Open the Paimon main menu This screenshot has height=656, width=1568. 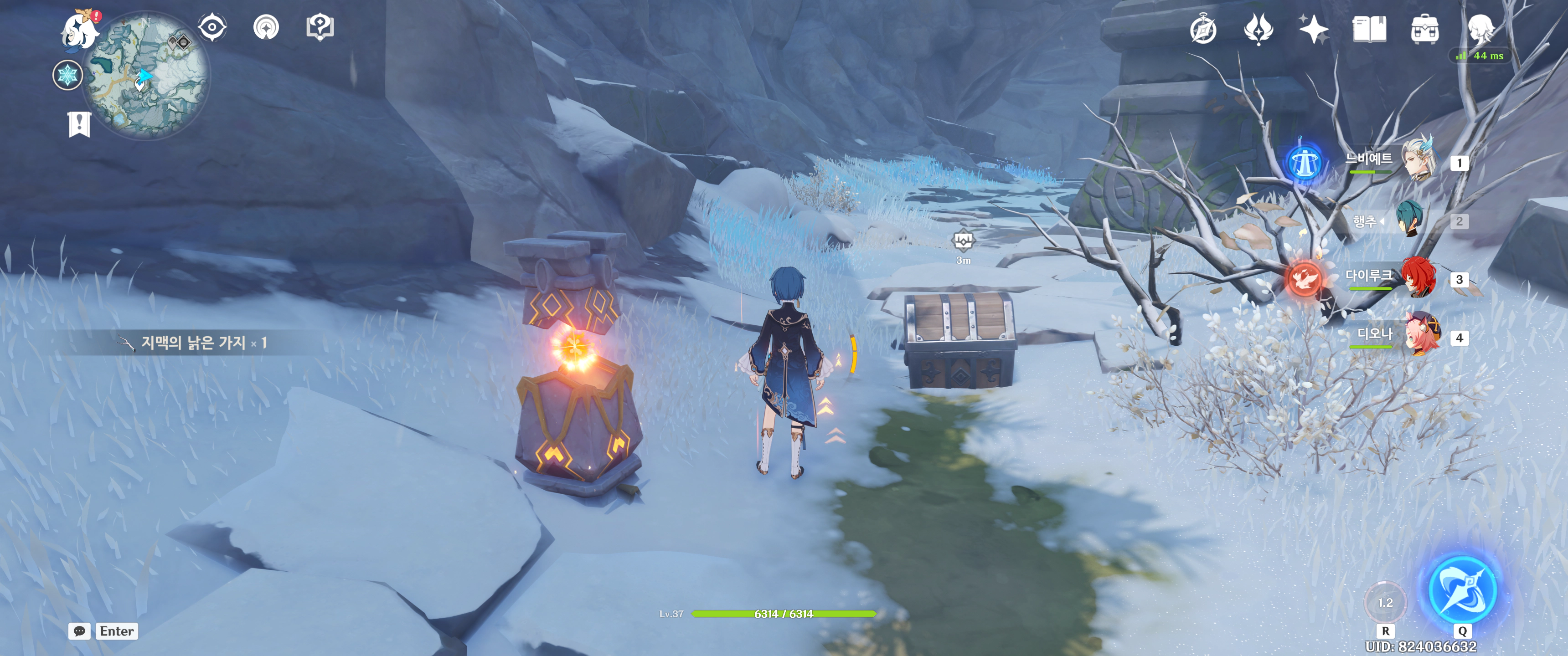[x=80, y=30]
